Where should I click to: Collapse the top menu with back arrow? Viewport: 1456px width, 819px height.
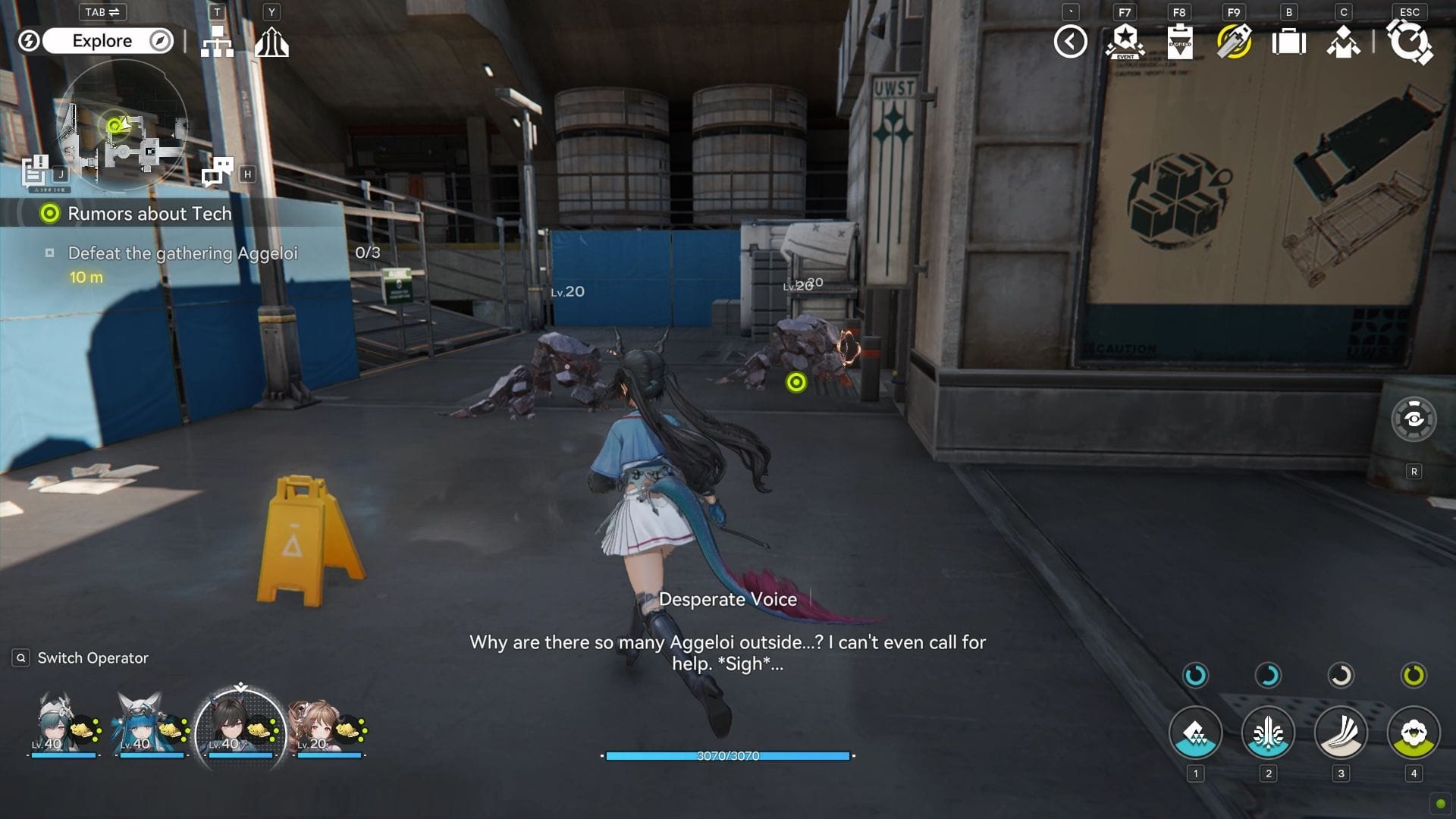[1070, 42]
